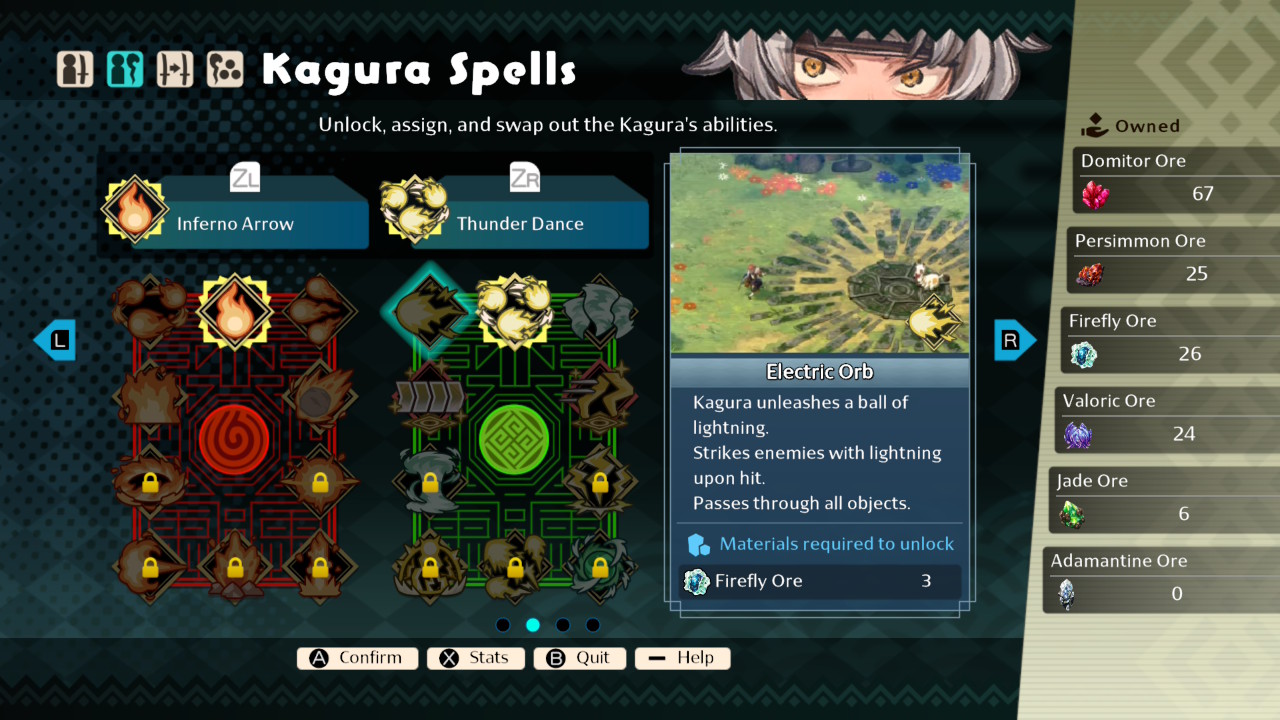Select the Adamantine Ore owned entry
Image resolution: width=1280 pixels, height=720 pixels.
(1160, 581)
